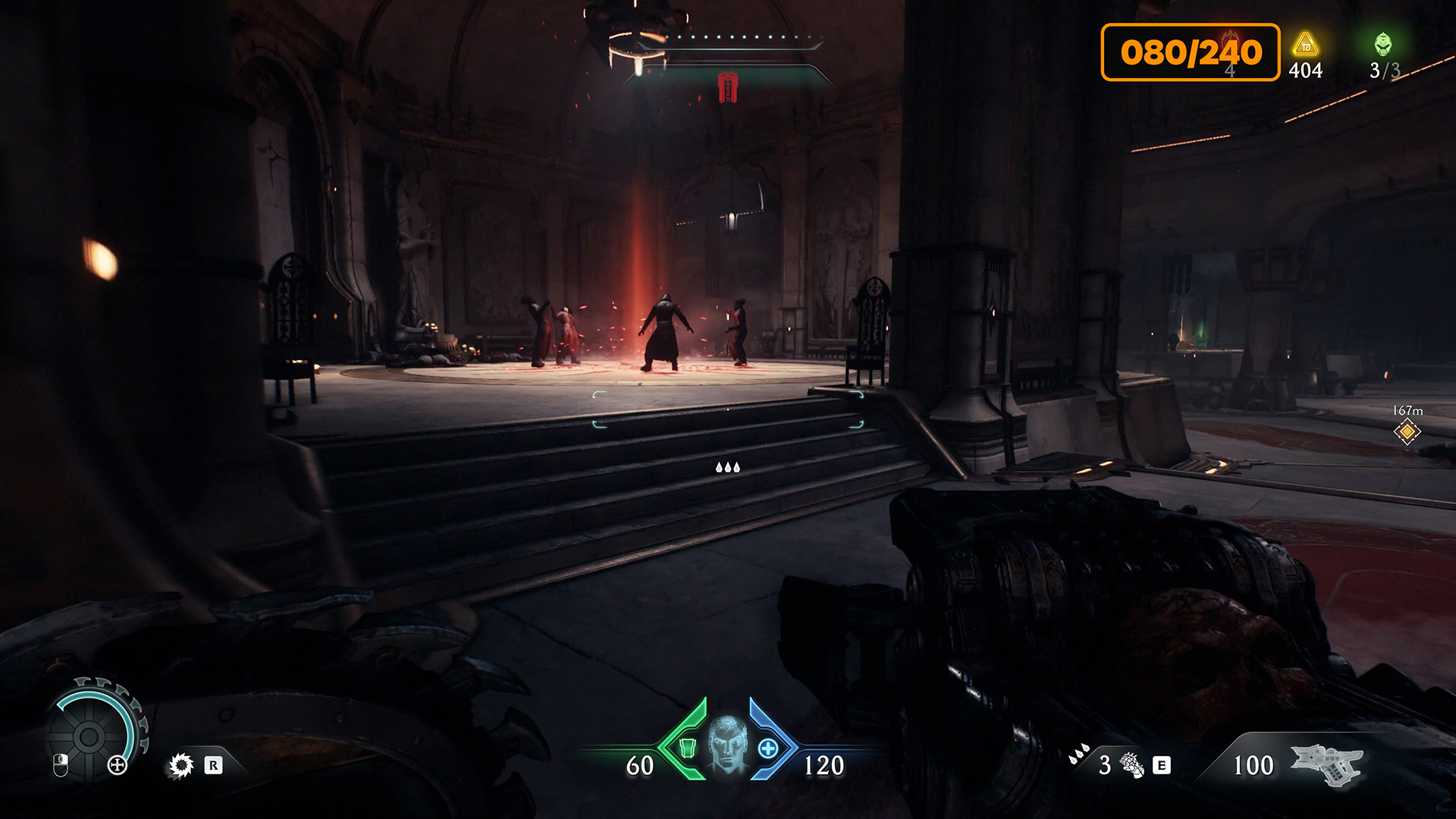
Task: Select the blue health cross icon
Action: coord(767,748)
